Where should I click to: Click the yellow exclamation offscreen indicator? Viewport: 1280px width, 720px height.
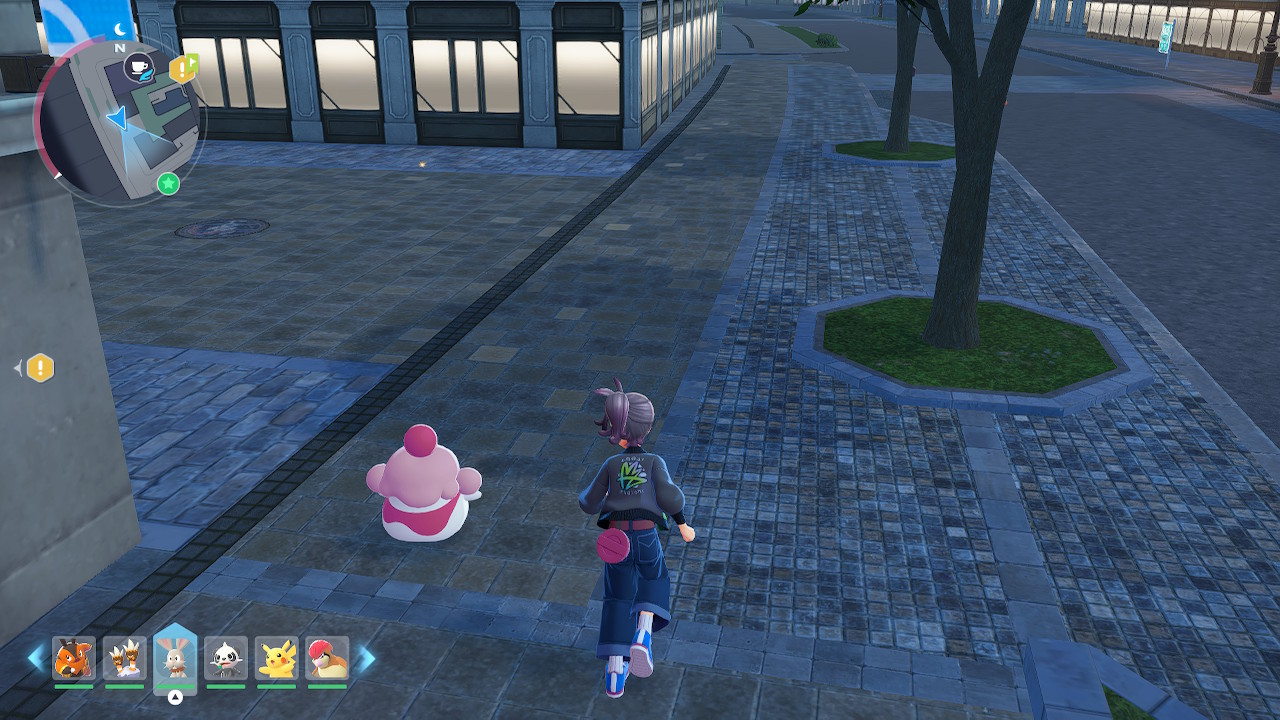(40, 368)
